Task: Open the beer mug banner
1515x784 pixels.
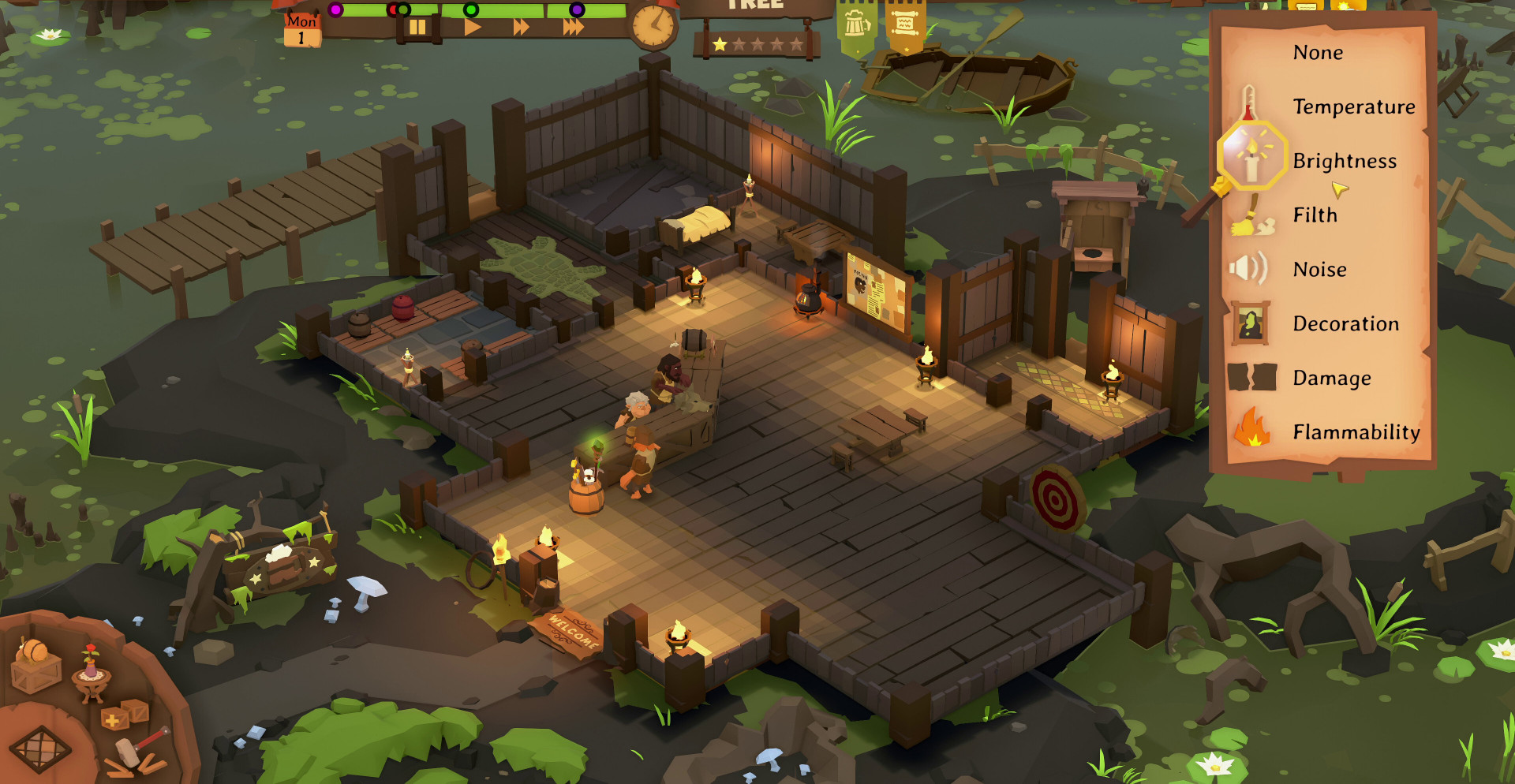Action: click(x=856, y=25)
